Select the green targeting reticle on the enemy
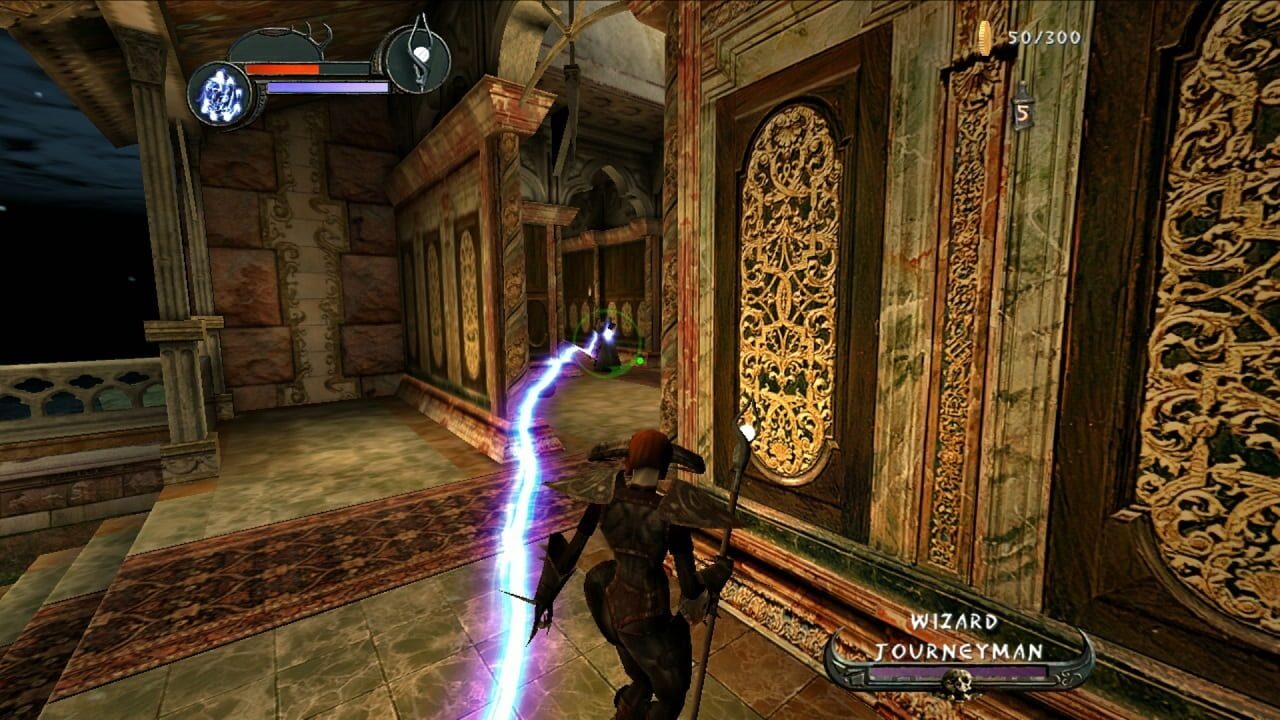 pyautogui.click(x=607, y=340)
